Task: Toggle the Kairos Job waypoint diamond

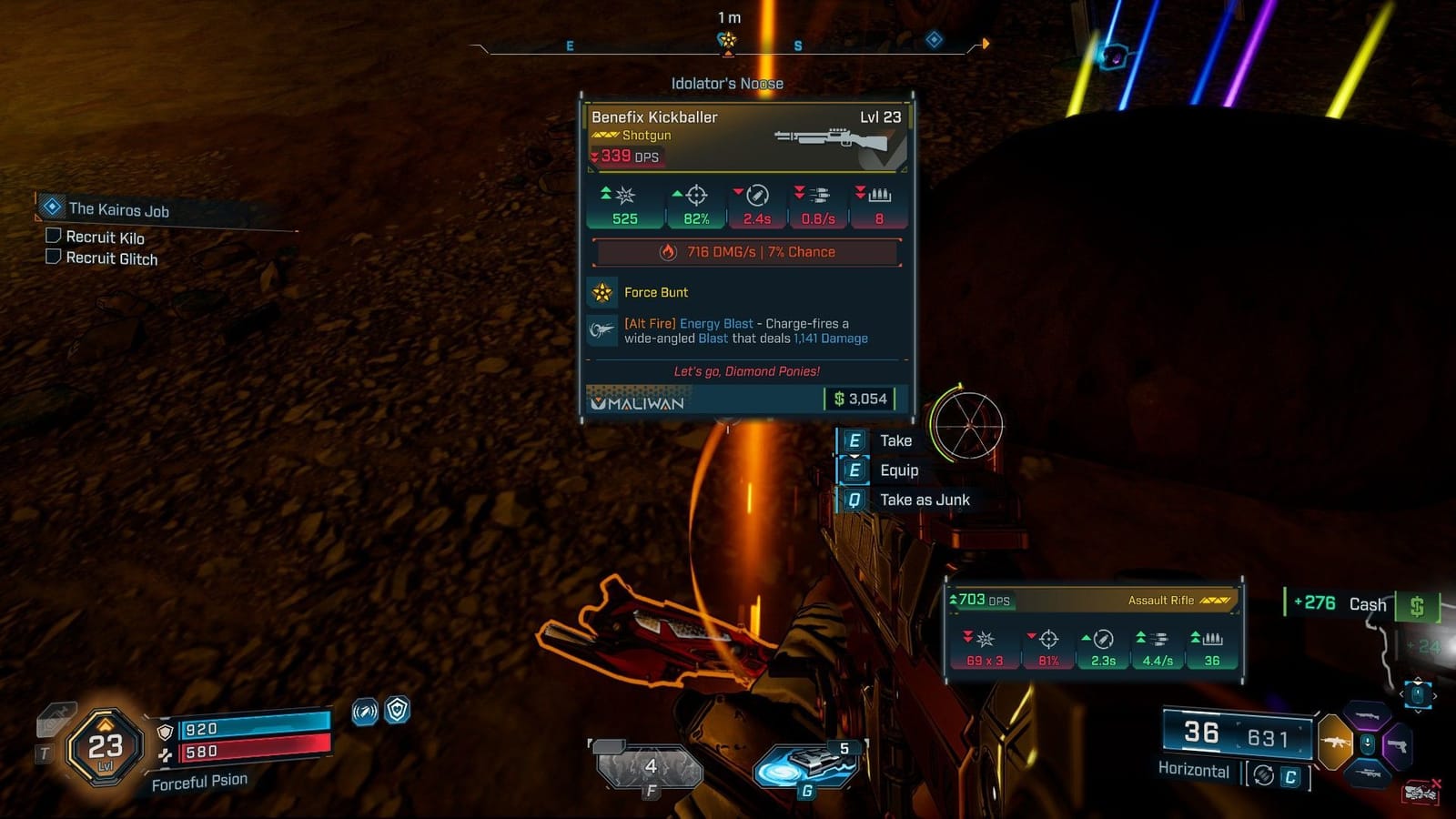Action: (50, 208)
